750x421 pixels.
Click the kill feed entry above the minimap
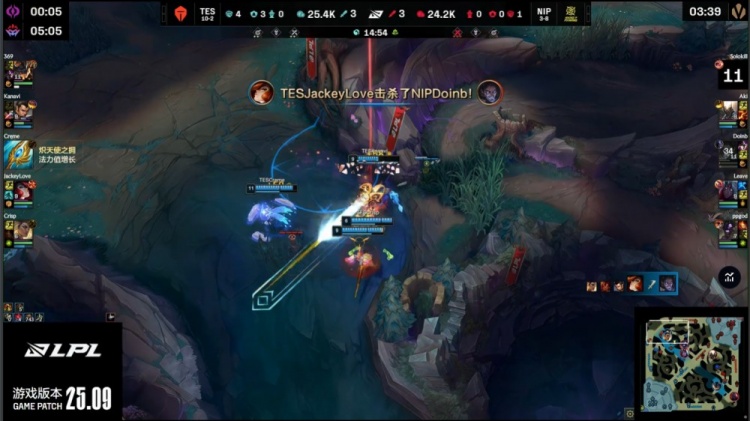point(631,284)
